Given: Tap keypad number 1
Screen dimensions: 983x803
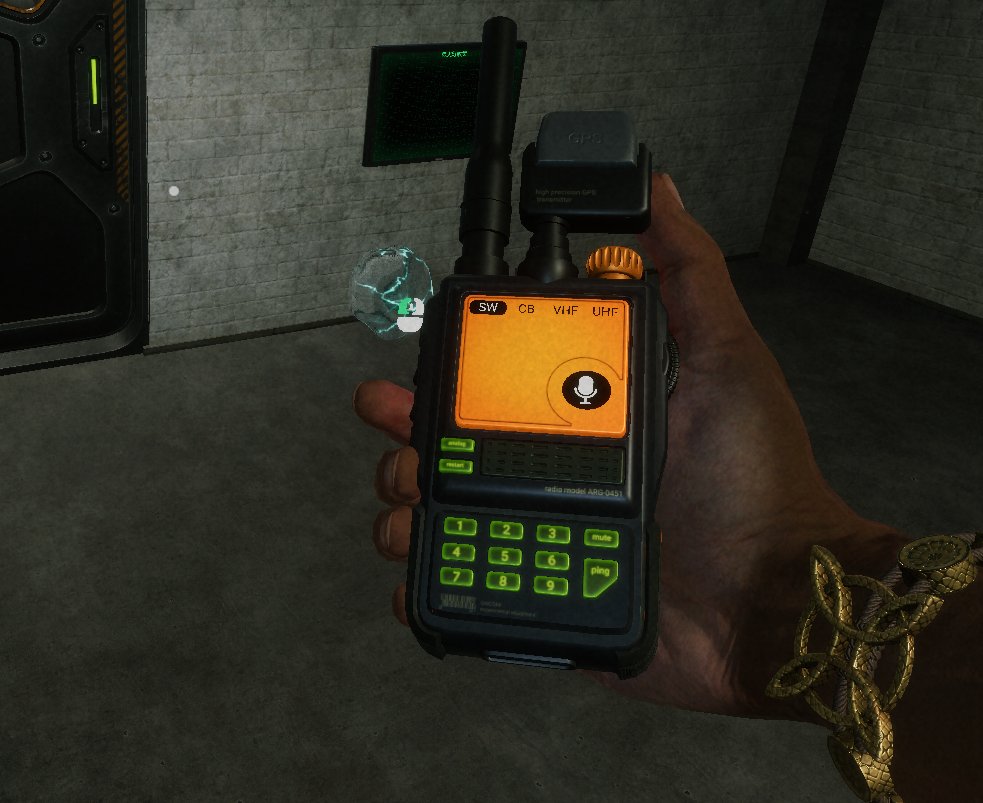Looking at the screenshot, I should 460,527.
